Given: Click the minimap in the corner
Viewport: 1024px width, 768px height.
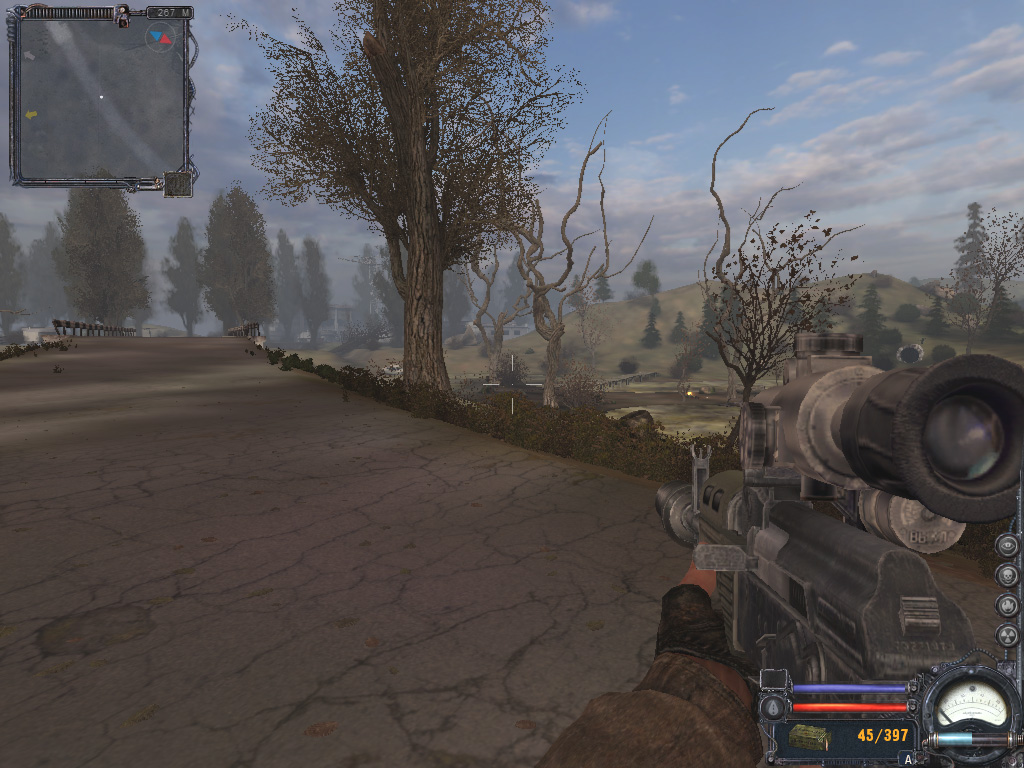Looking at the screenshot, I should 100,100.
